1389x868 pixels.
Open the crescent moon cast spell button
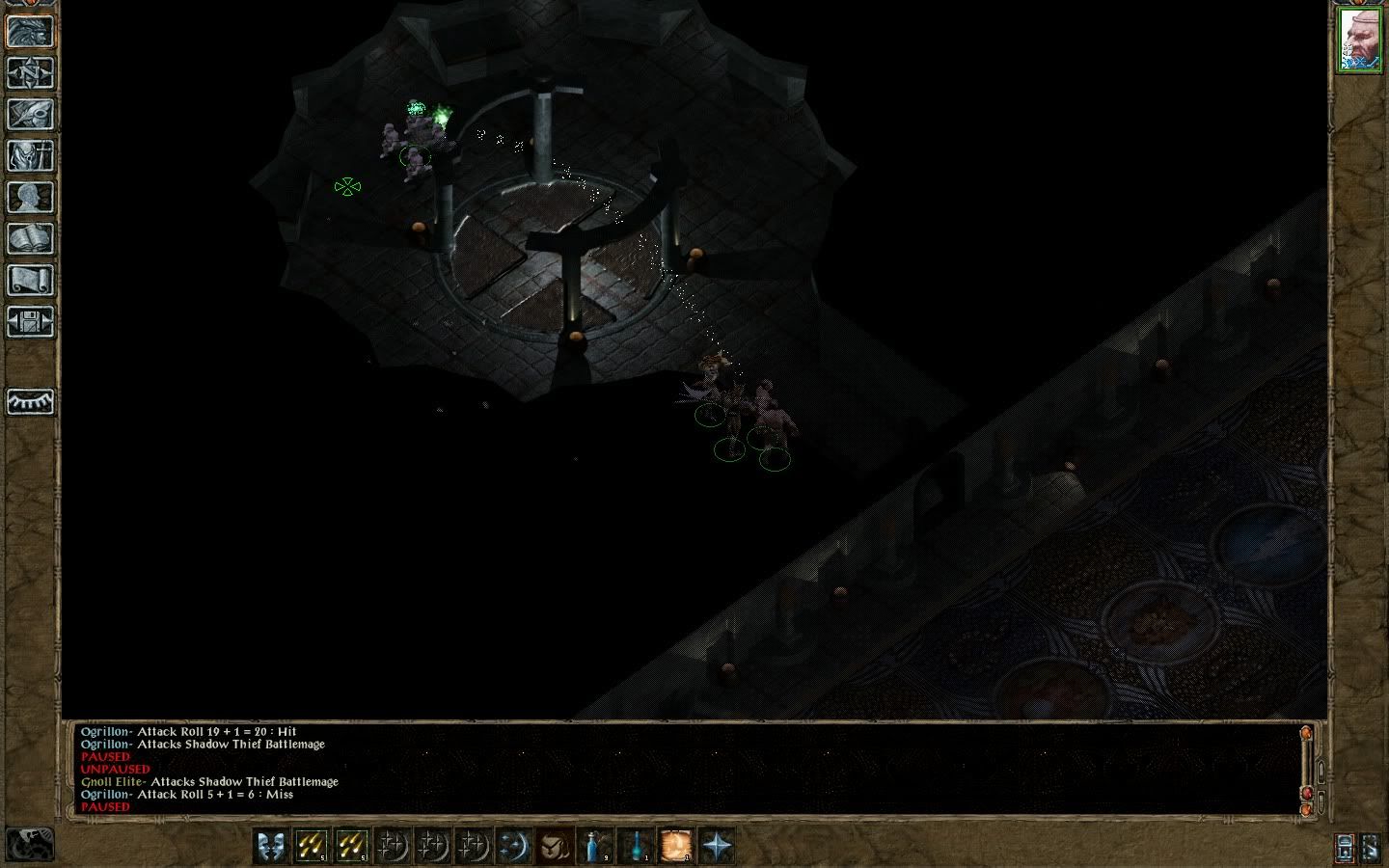click(x=514, y=847)
